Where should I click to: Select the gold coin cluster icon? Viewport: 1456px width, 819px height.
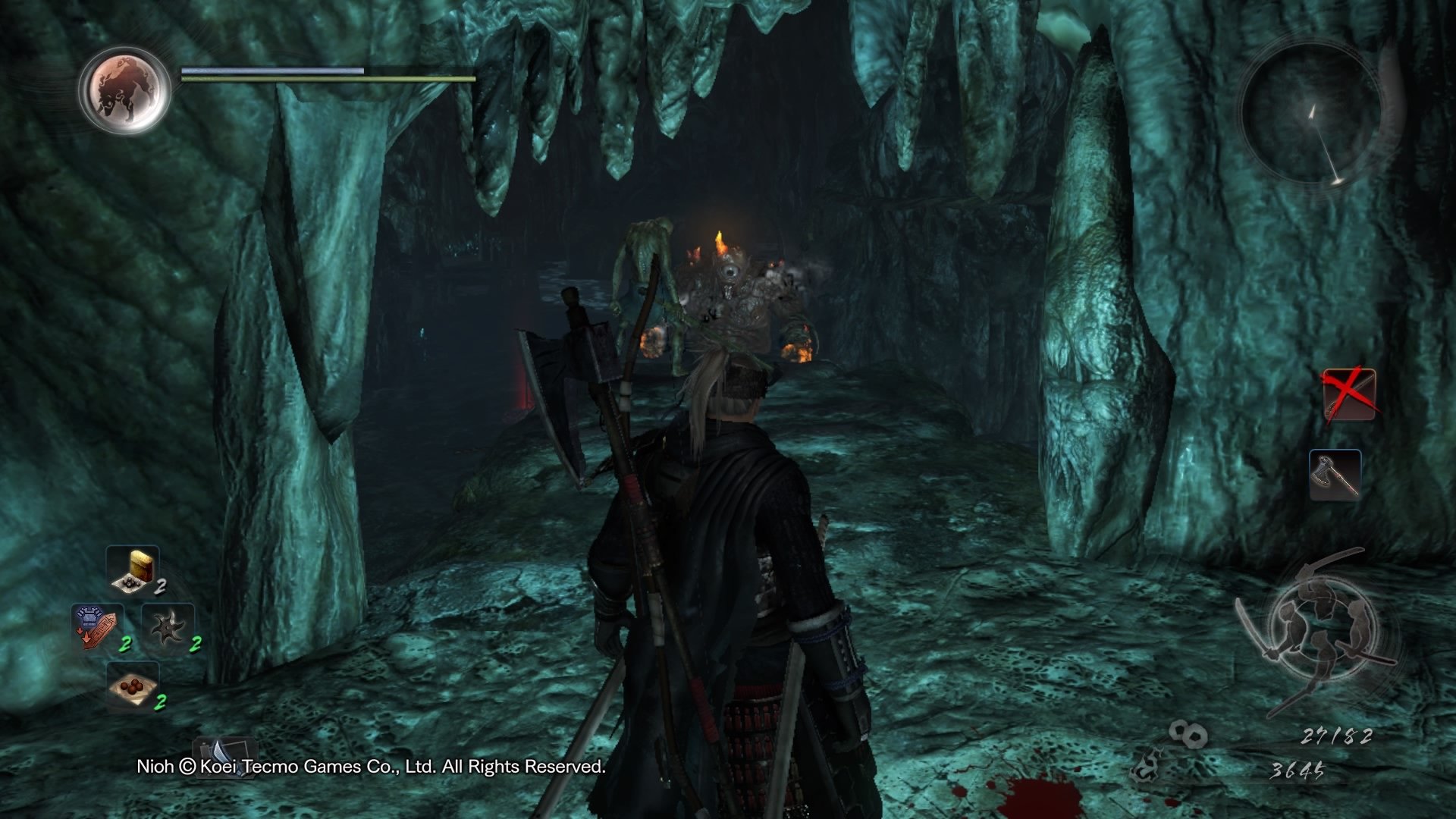[1189, 733]
